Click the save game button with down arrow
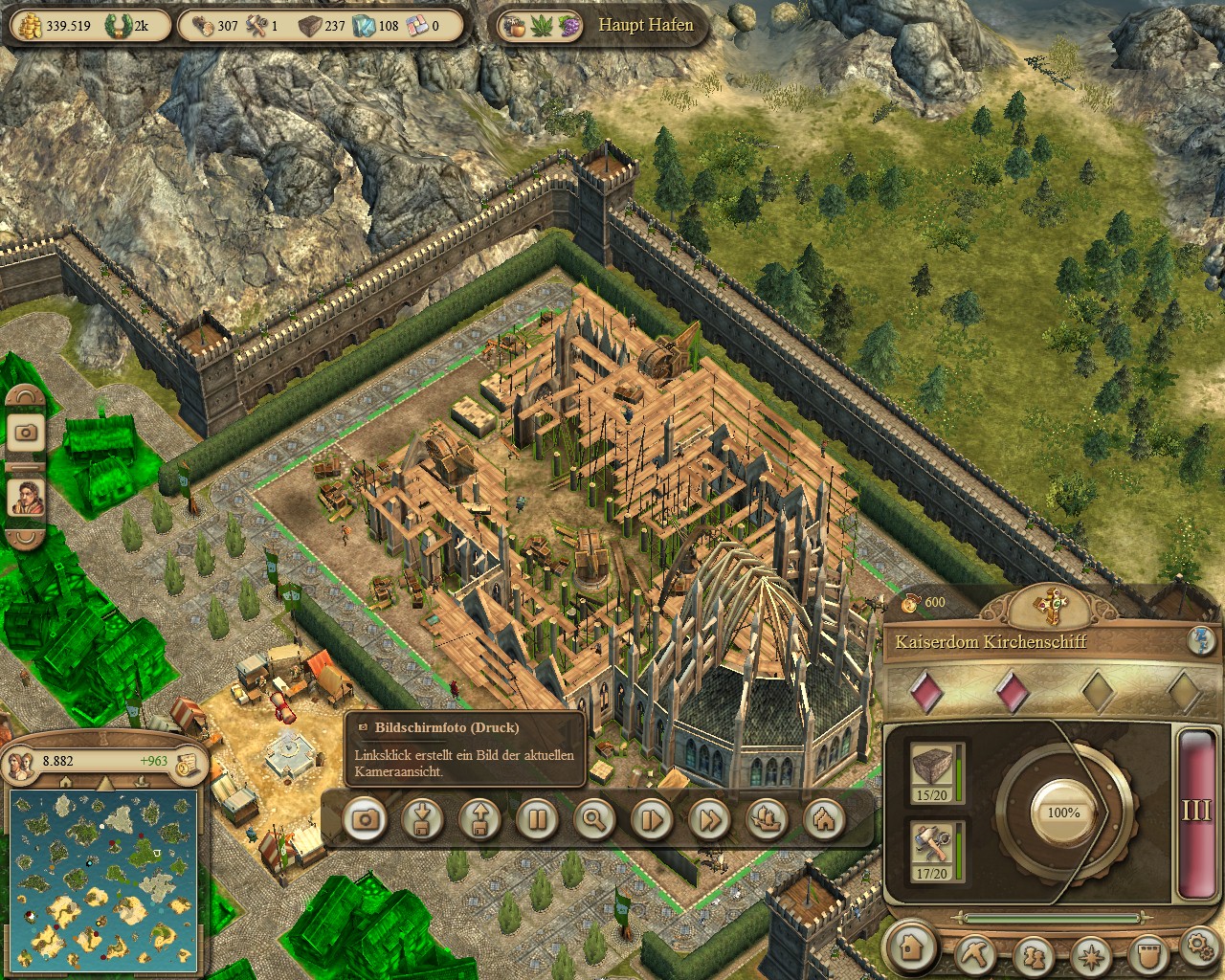 [422, 819]
